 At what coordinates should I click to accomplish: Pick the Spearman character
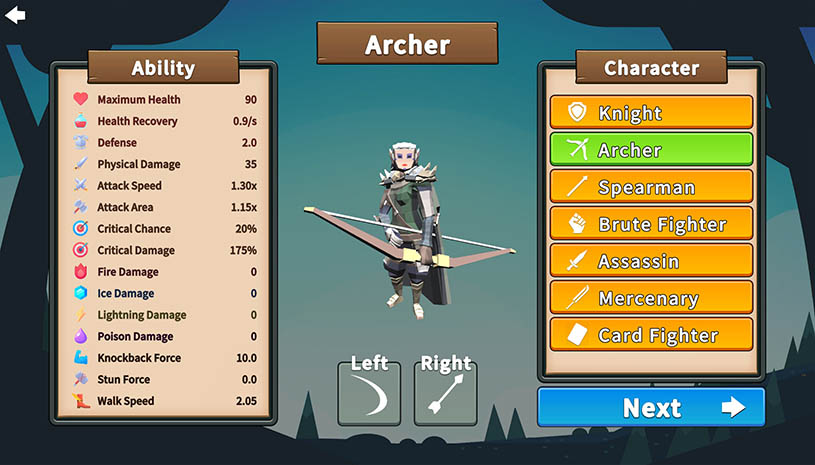[x=651, y=186]
